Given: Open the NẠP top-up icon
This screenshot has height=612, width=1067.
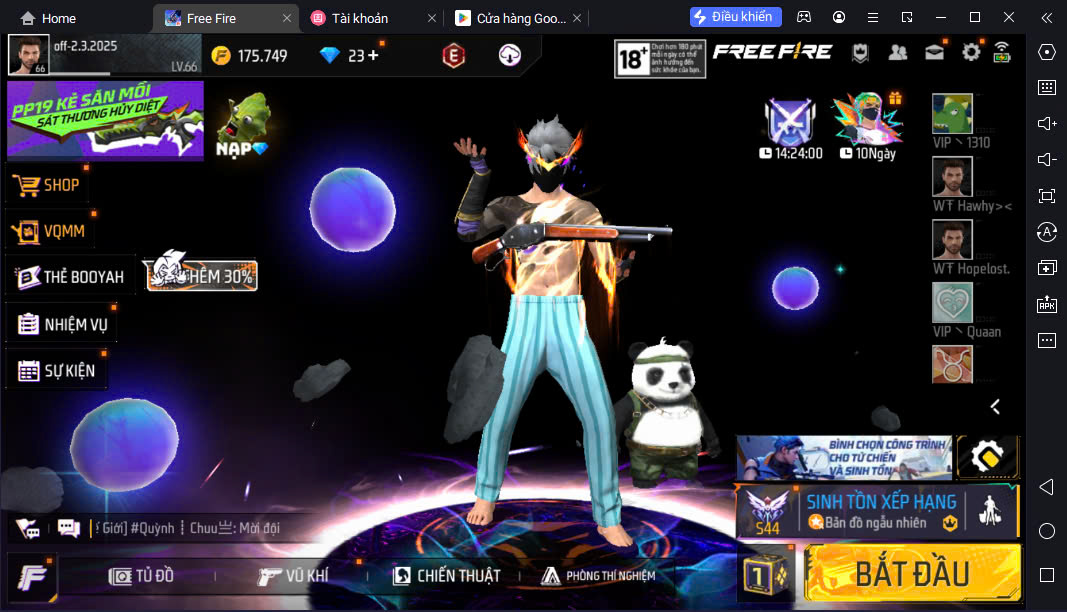Looking at the screenshot, I should click(243, 126).
